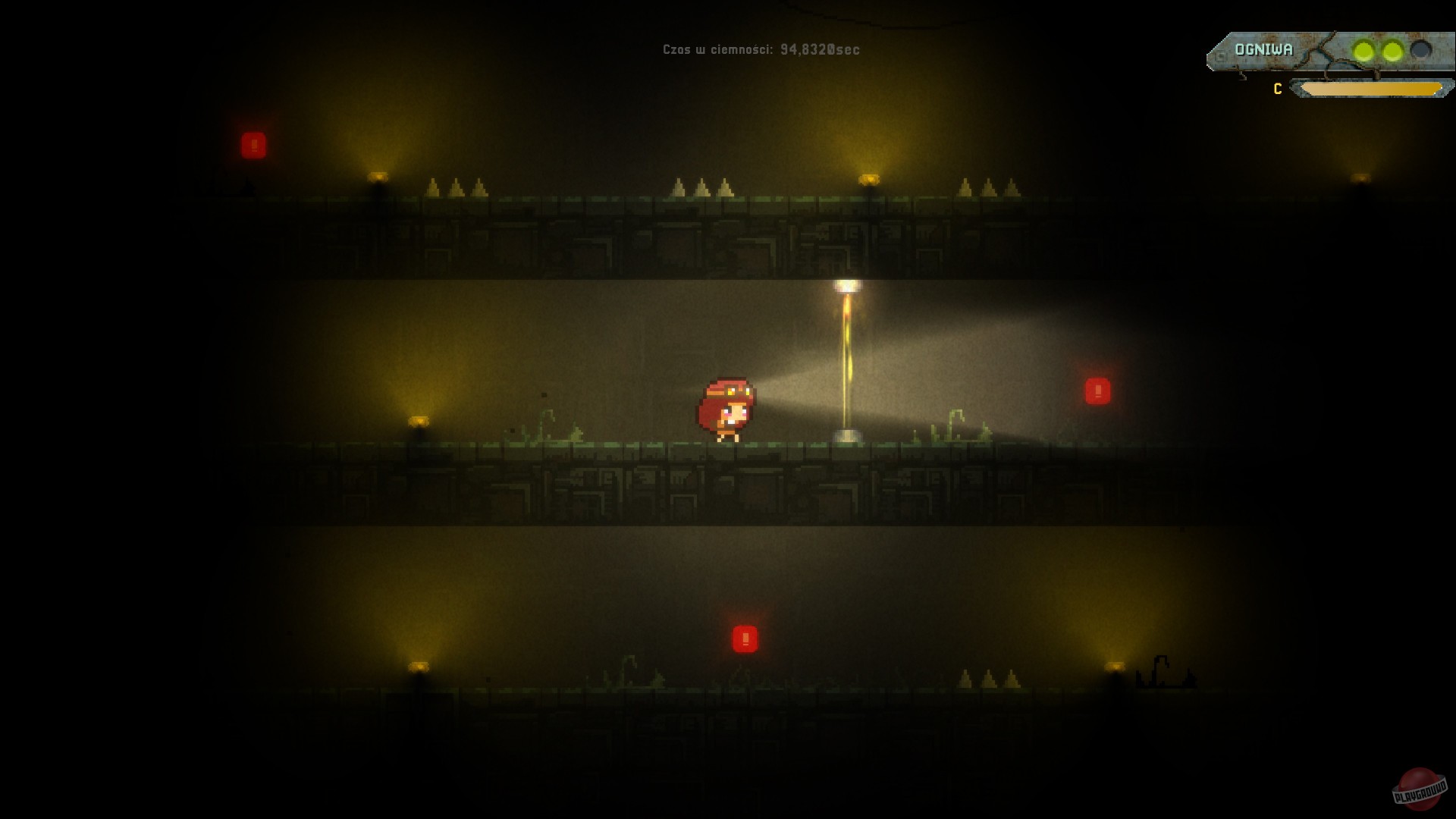Viewport: 1456px width, 819px height.
Task: Click the torch on the bottom-right platform
Action: (x=1114, y=667)
